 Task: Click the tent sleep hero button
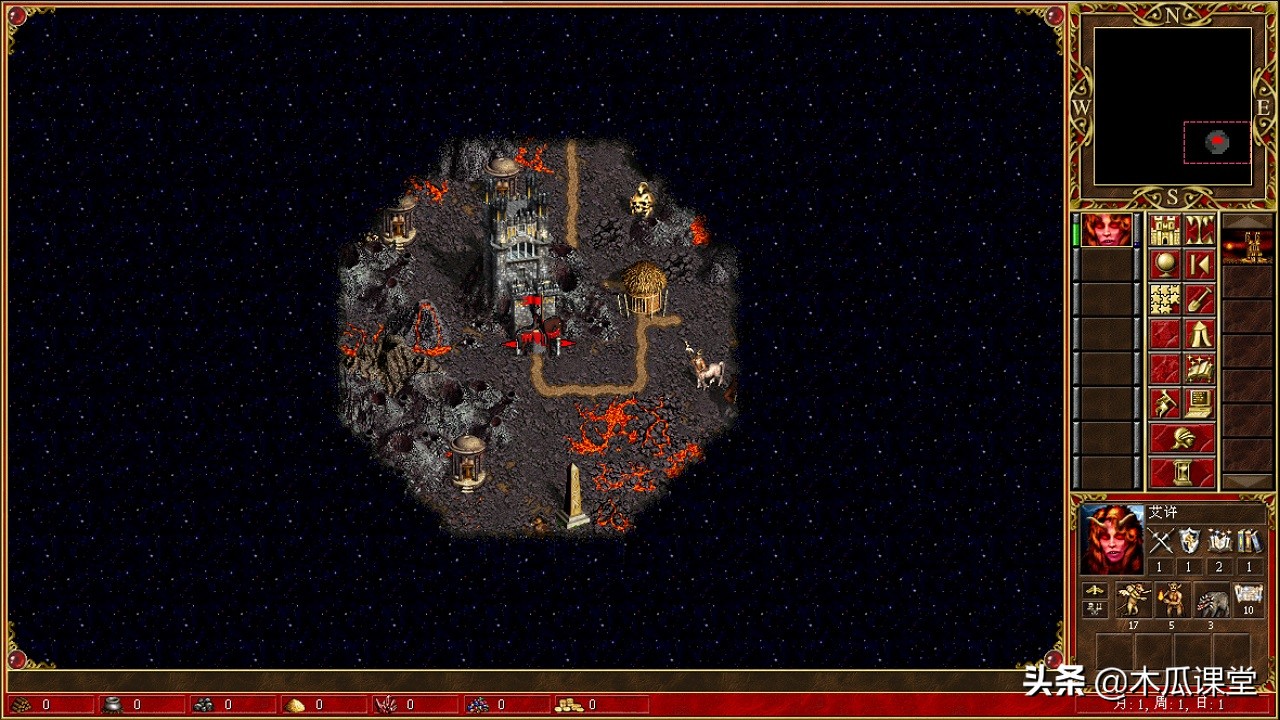[1200, 334]
